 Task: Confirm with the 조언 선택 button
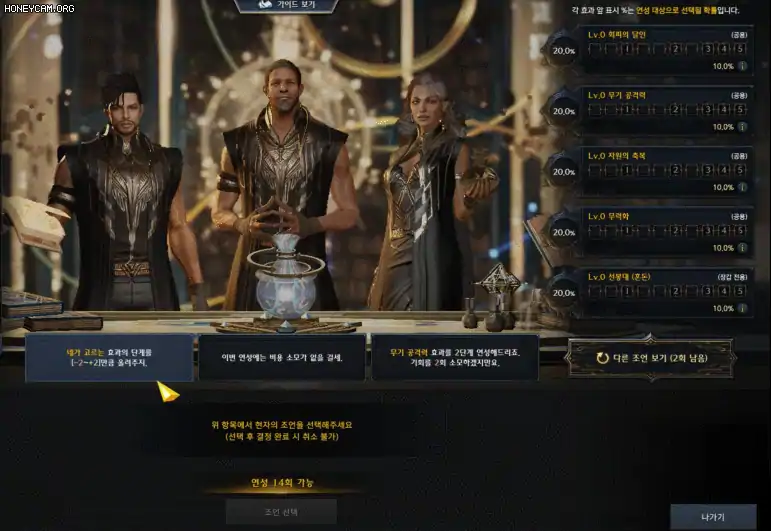281,512
